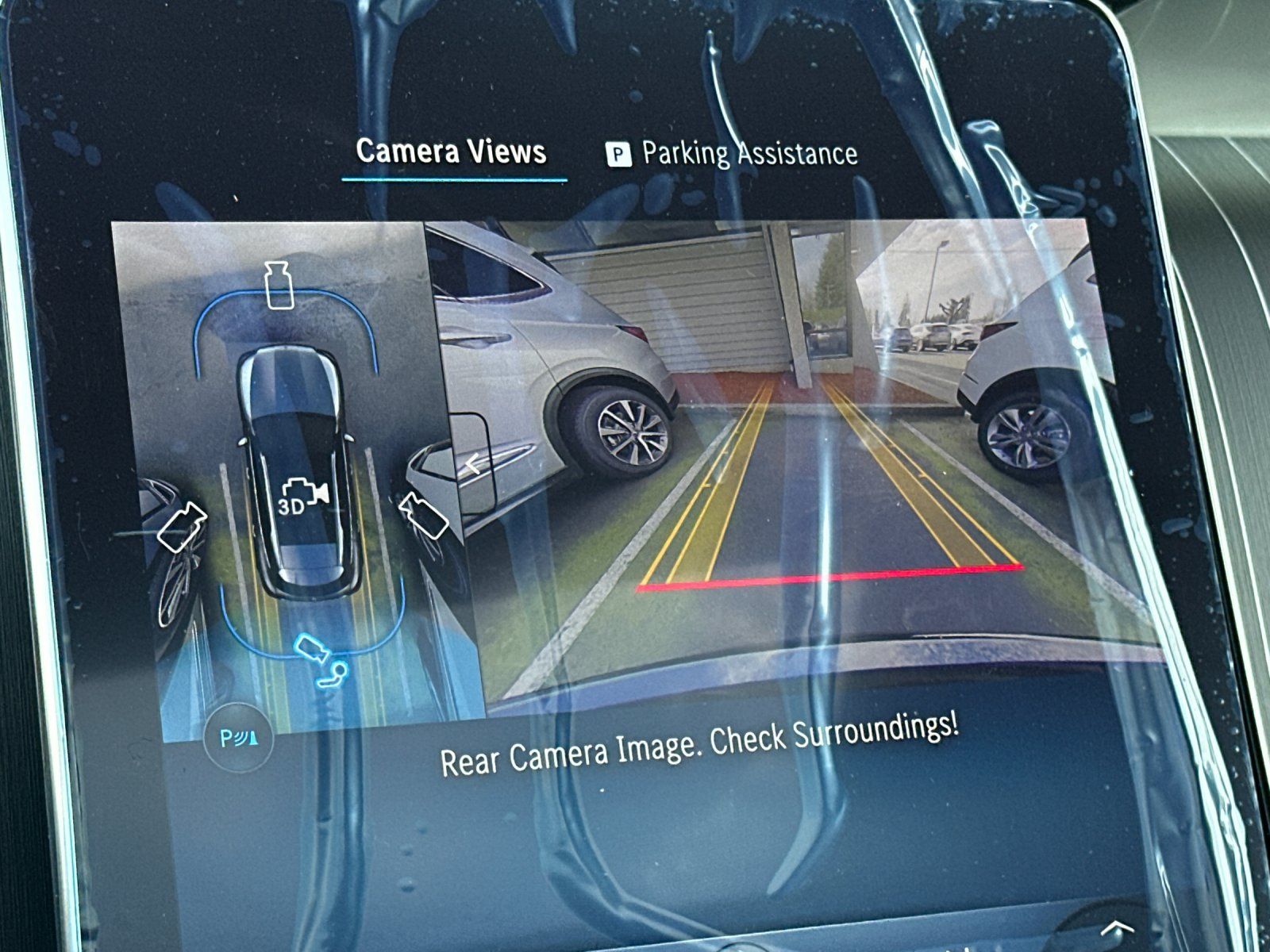Select the highlighted rear camera icon
This screenshot has width=1270, height=952.
[311, 647]
